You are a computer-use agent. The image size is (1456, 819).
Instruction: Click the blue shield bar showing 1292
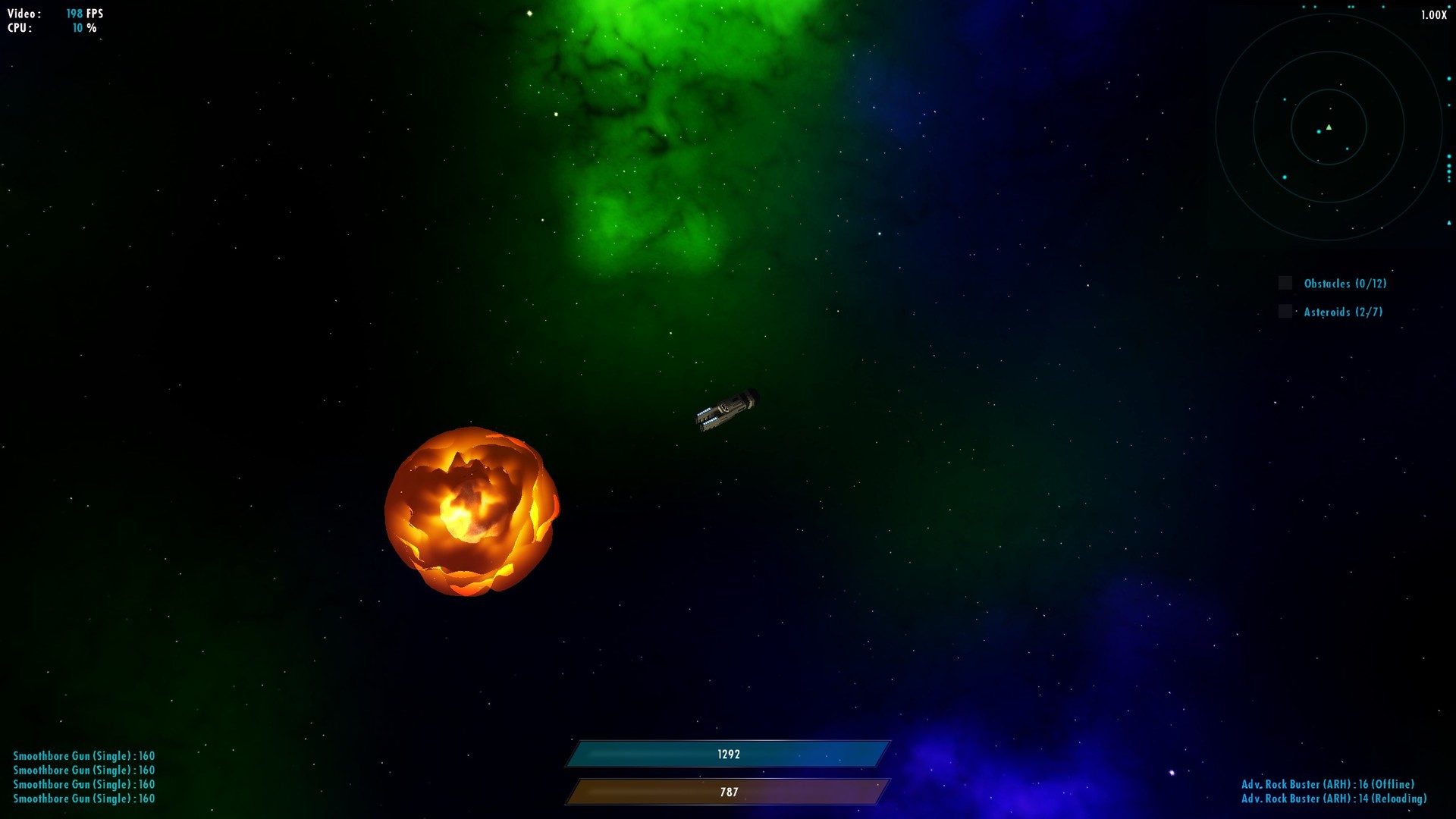[728, 754]
